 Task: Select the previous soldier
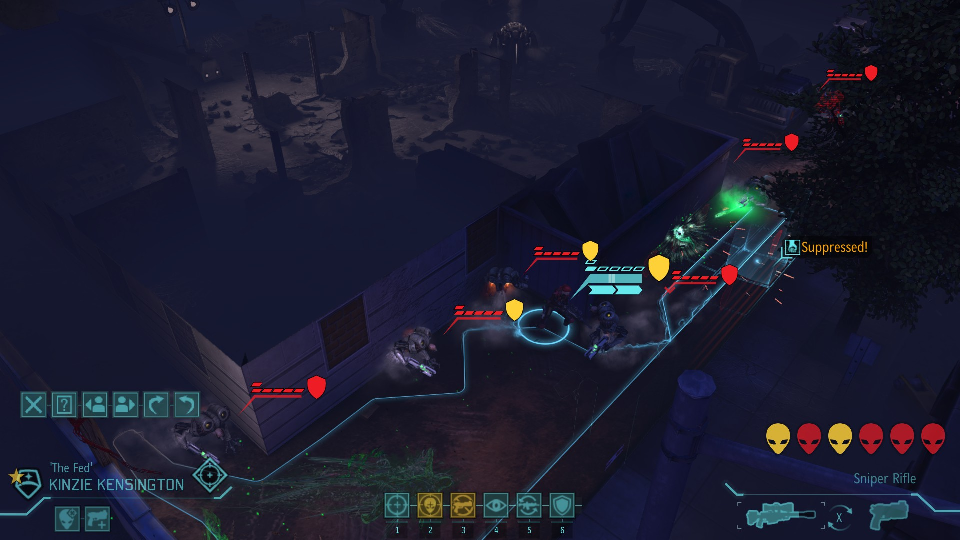95,404
